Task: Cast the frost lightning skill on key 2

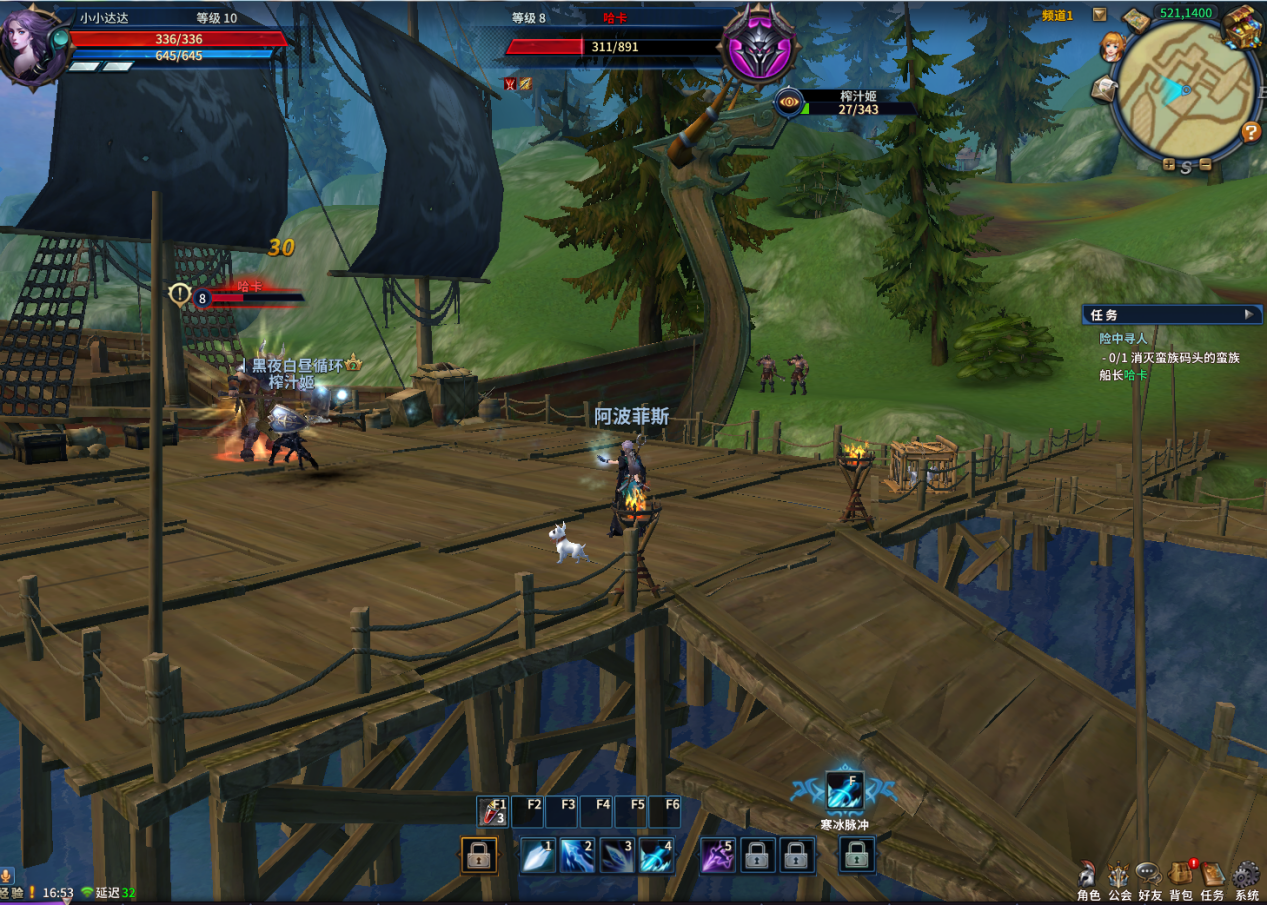Action: 578,856
